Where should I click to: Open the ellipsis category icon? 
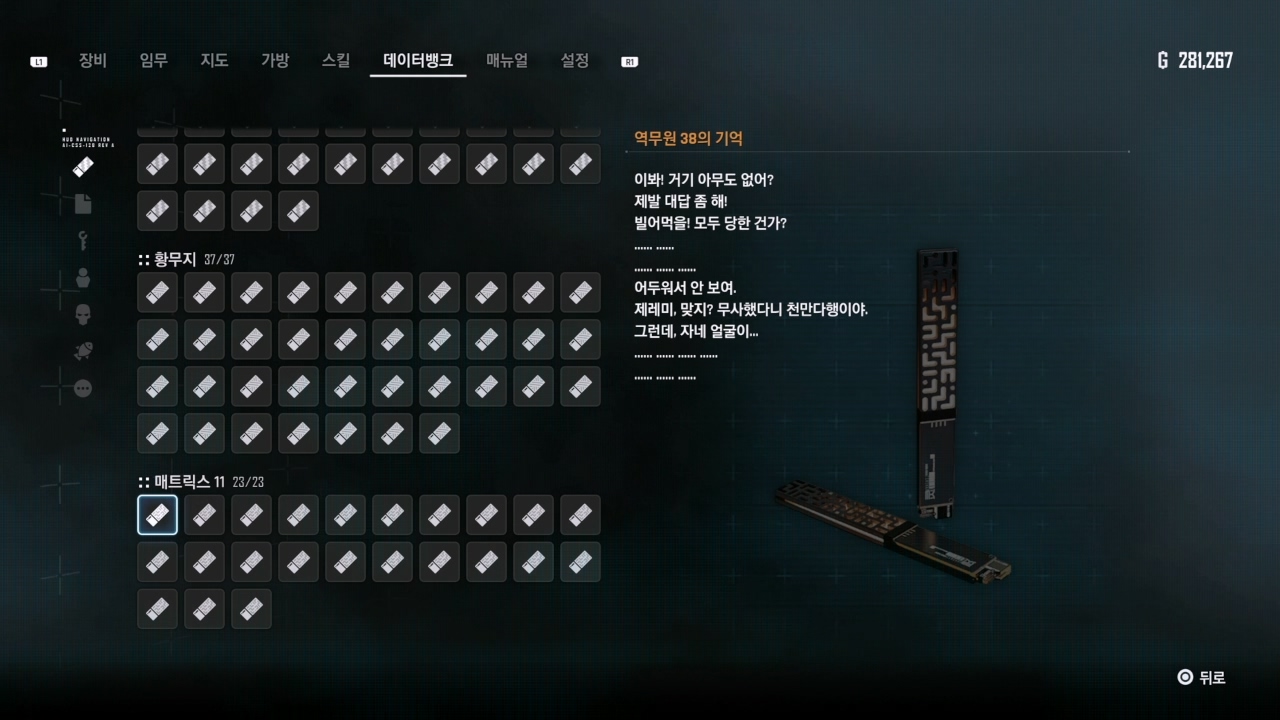click(83, 388)
